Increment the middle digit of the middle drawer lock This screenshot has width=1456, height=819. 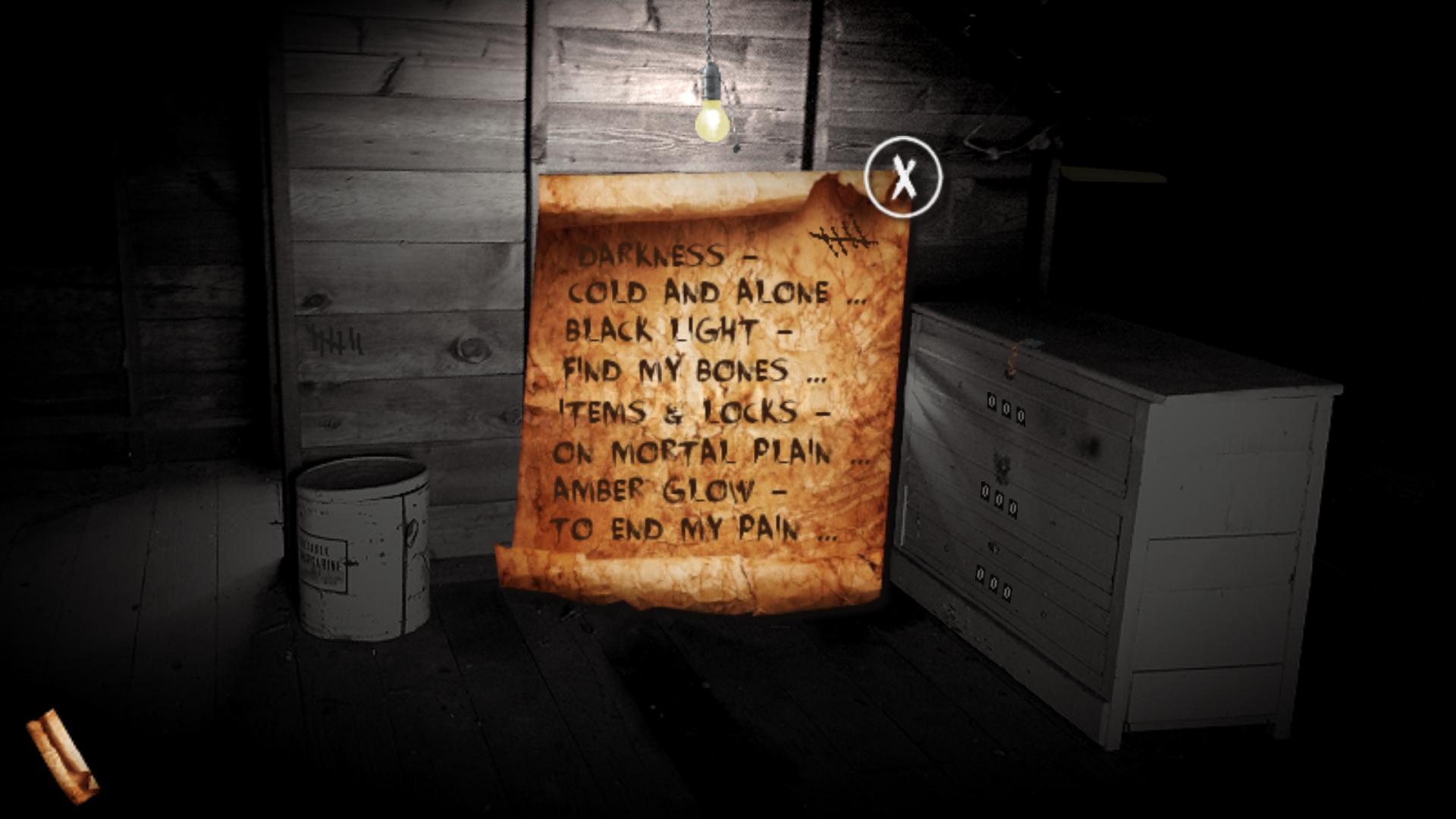pos(998,499)
